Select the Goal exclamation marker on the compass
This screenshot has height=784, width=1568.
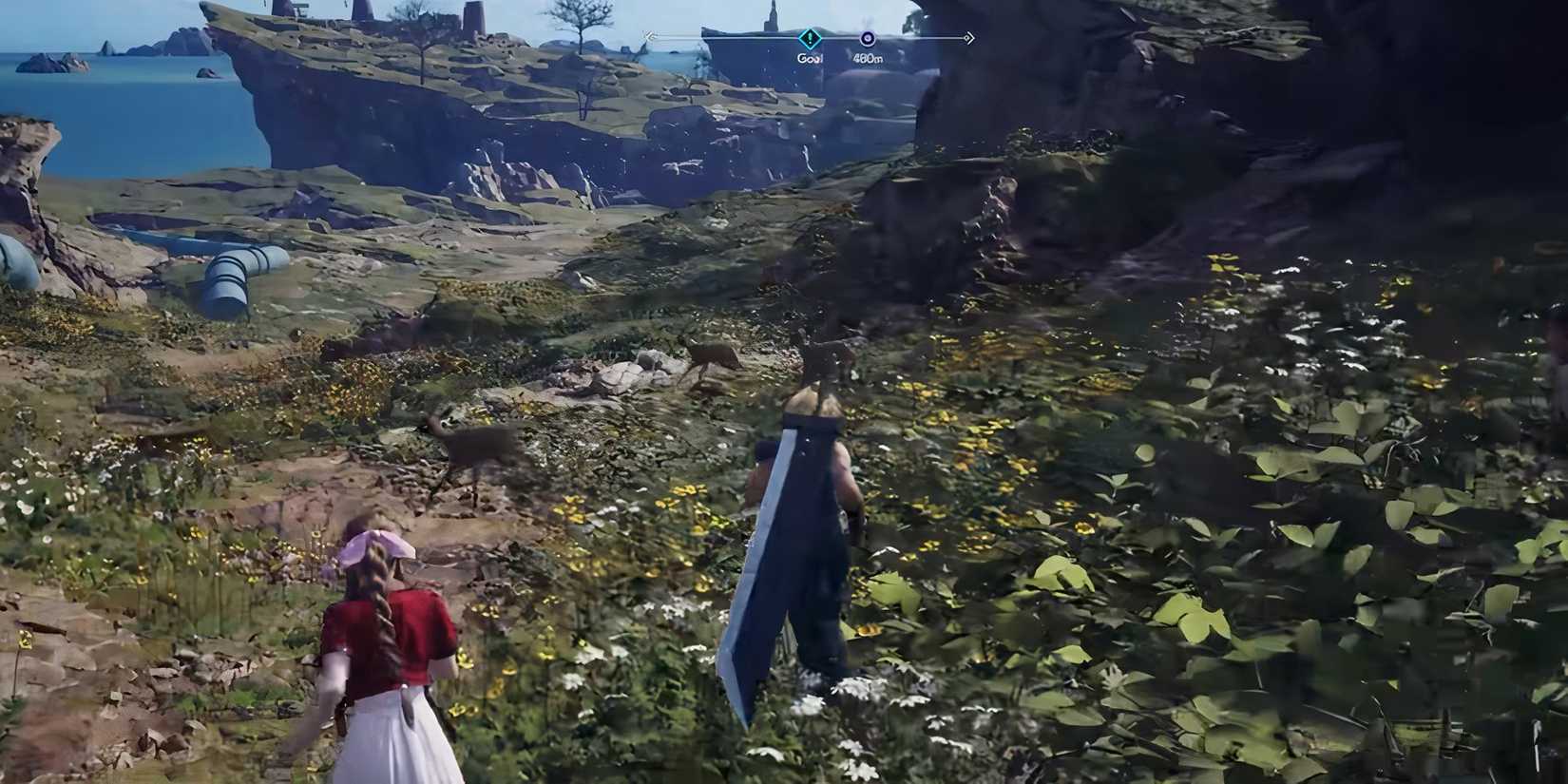click(x=809, y=38)
